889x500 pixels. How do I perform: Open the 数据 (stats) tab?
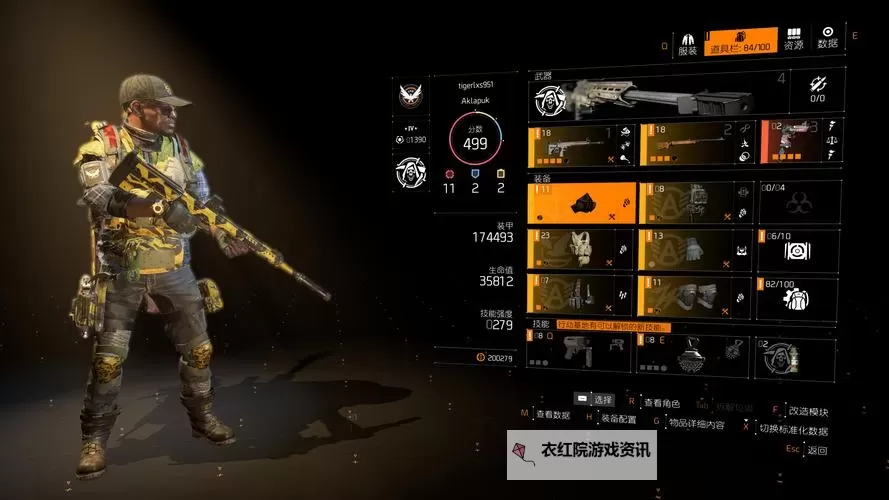(x=828, y=39)
